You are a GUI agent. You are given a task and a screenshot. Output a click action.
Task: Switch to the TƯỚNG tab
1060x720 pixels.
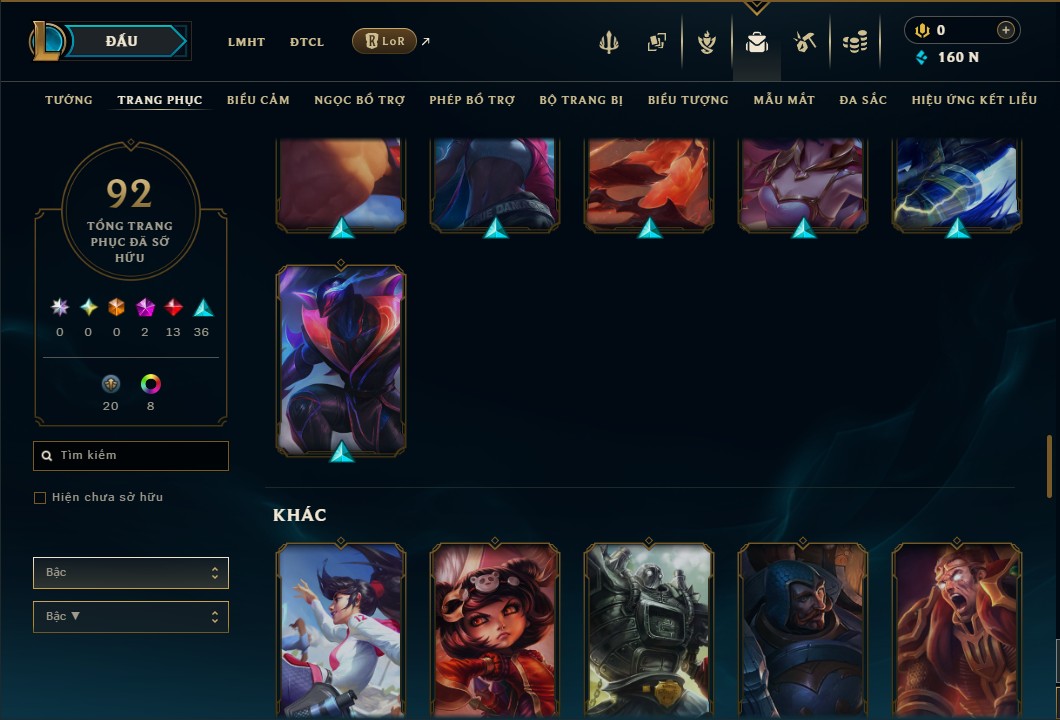69,100
